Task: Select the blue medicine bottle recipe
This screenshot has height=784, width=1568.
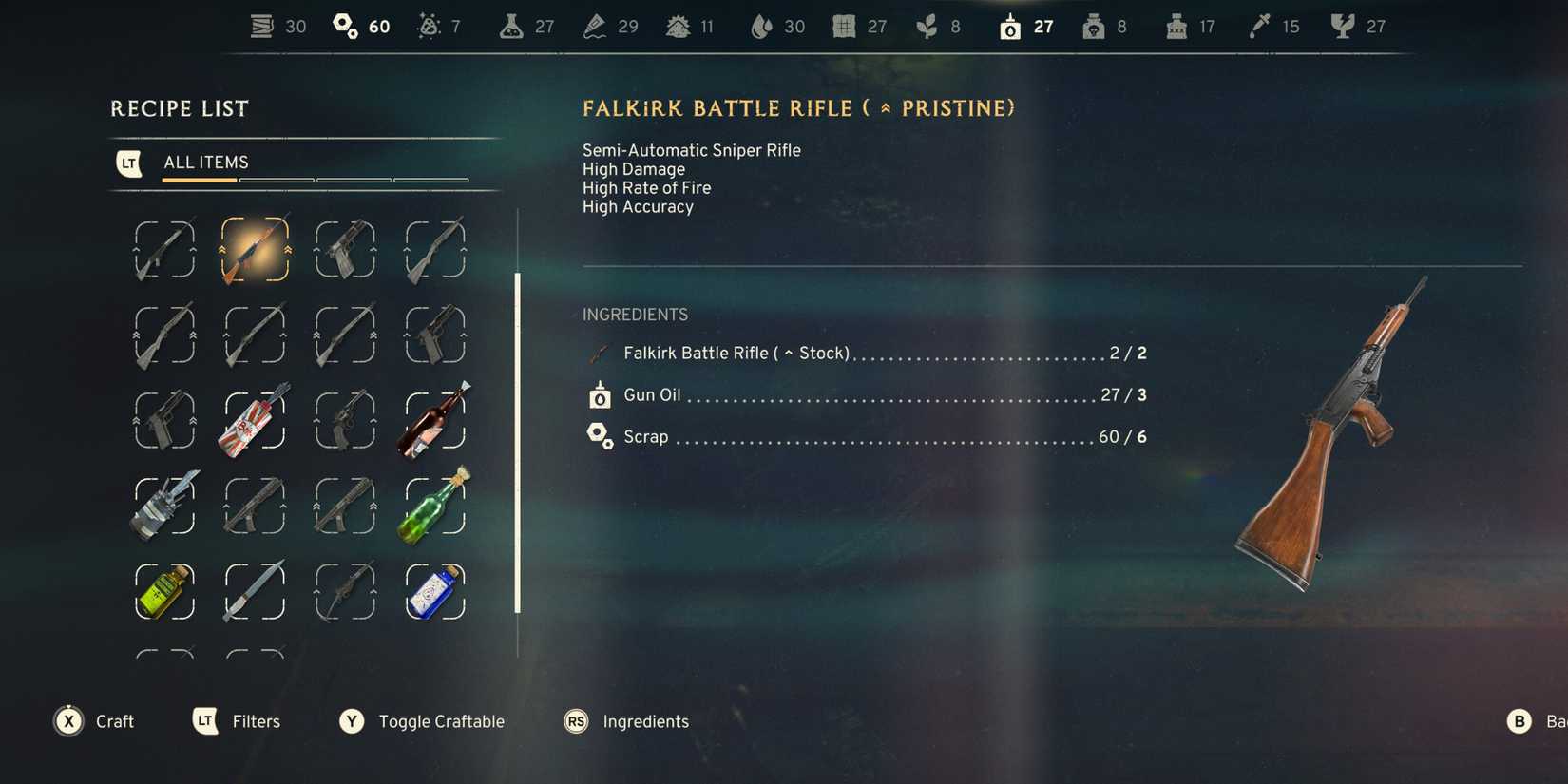Action: tap(434, 591)
